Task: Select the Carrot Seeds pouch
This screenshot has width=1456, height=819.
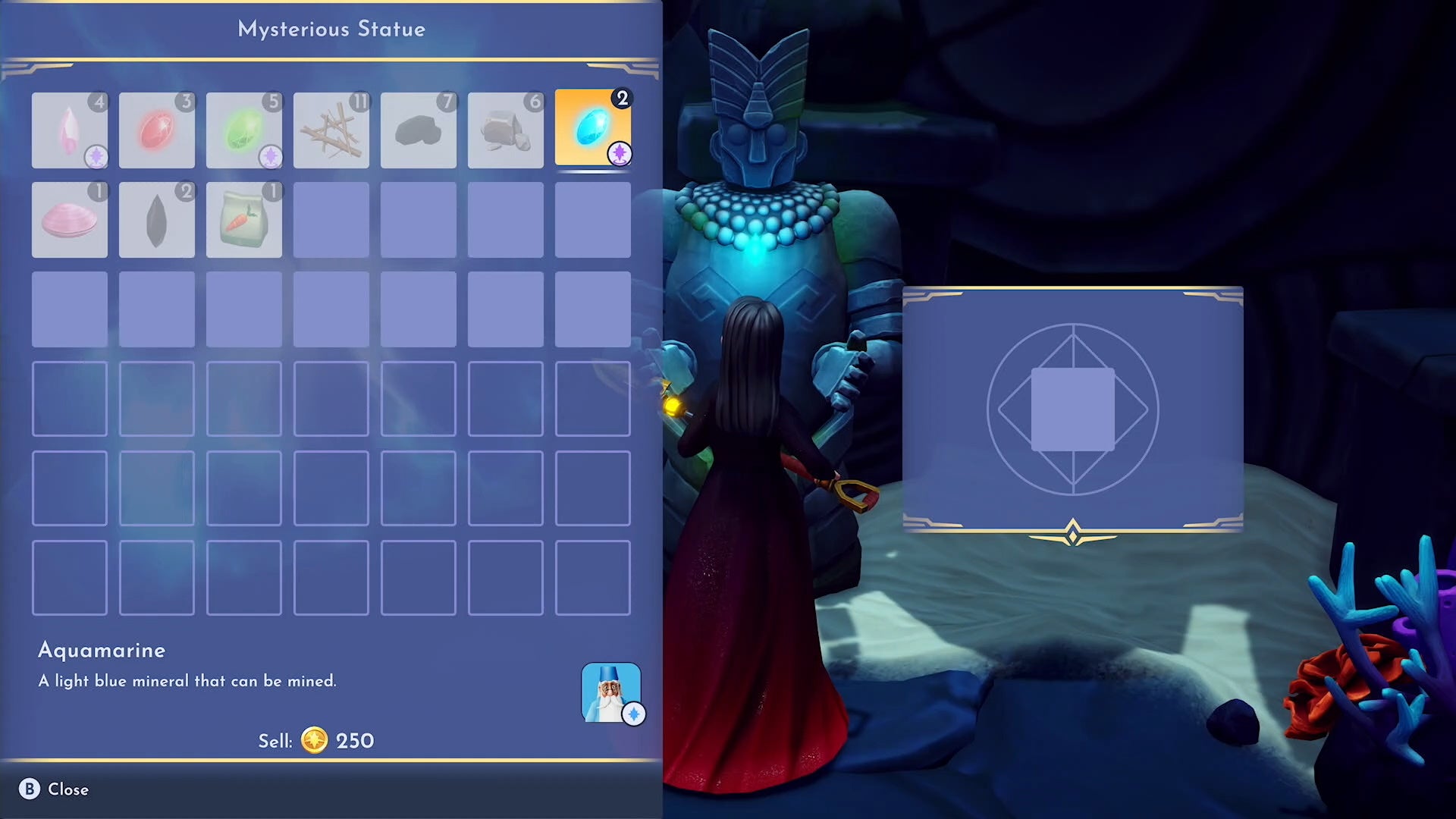Action: click(x=244, y=220)
